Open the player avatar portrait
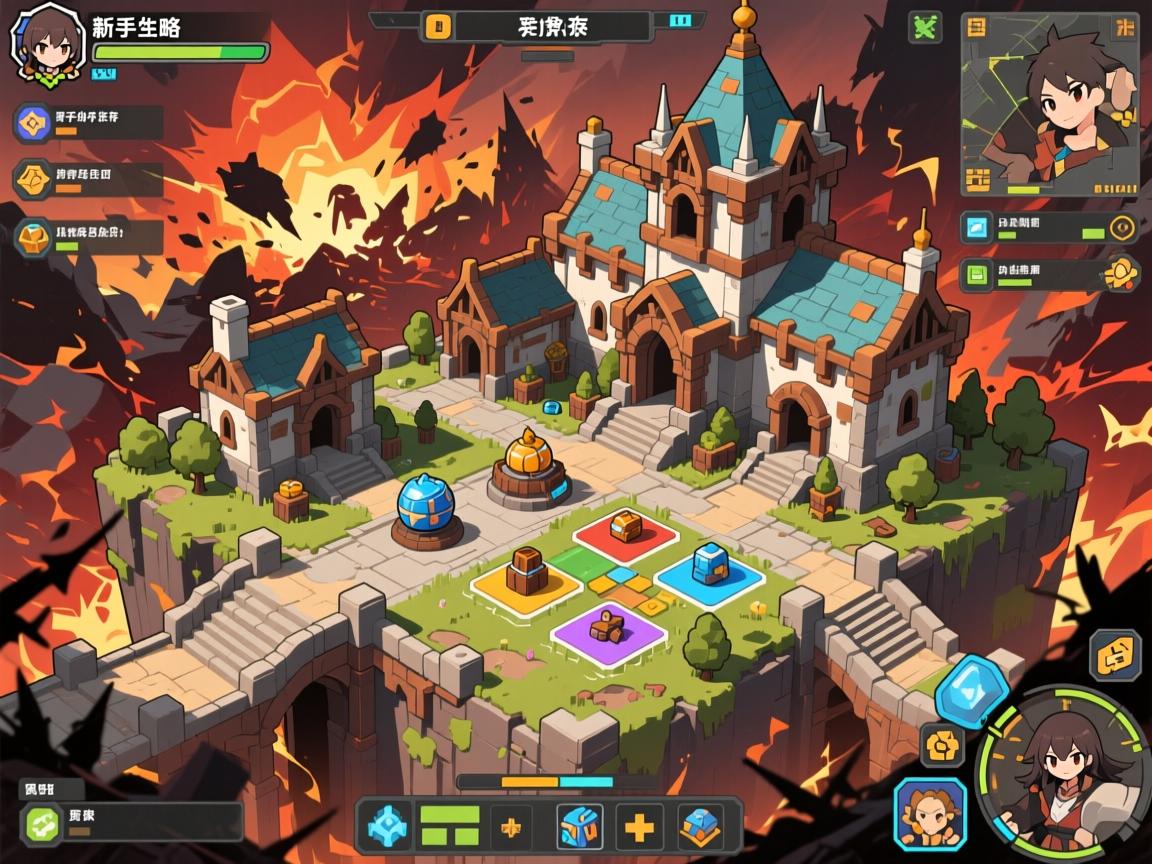This screenshot has width=1152, height=864. click(x=41, y=41)
